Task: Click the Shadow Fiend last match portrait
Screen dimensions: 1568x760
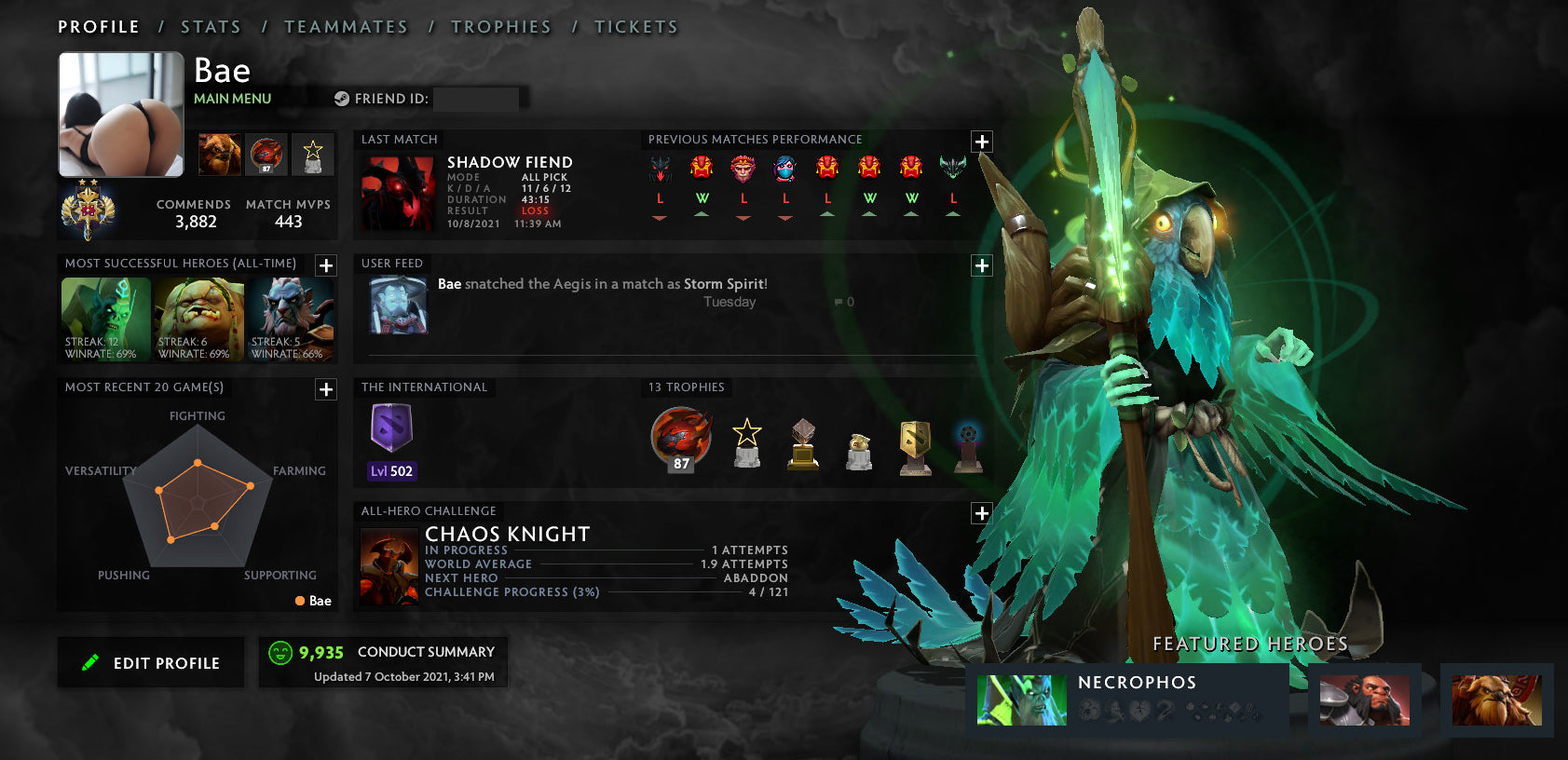Action: pos(397,191)
